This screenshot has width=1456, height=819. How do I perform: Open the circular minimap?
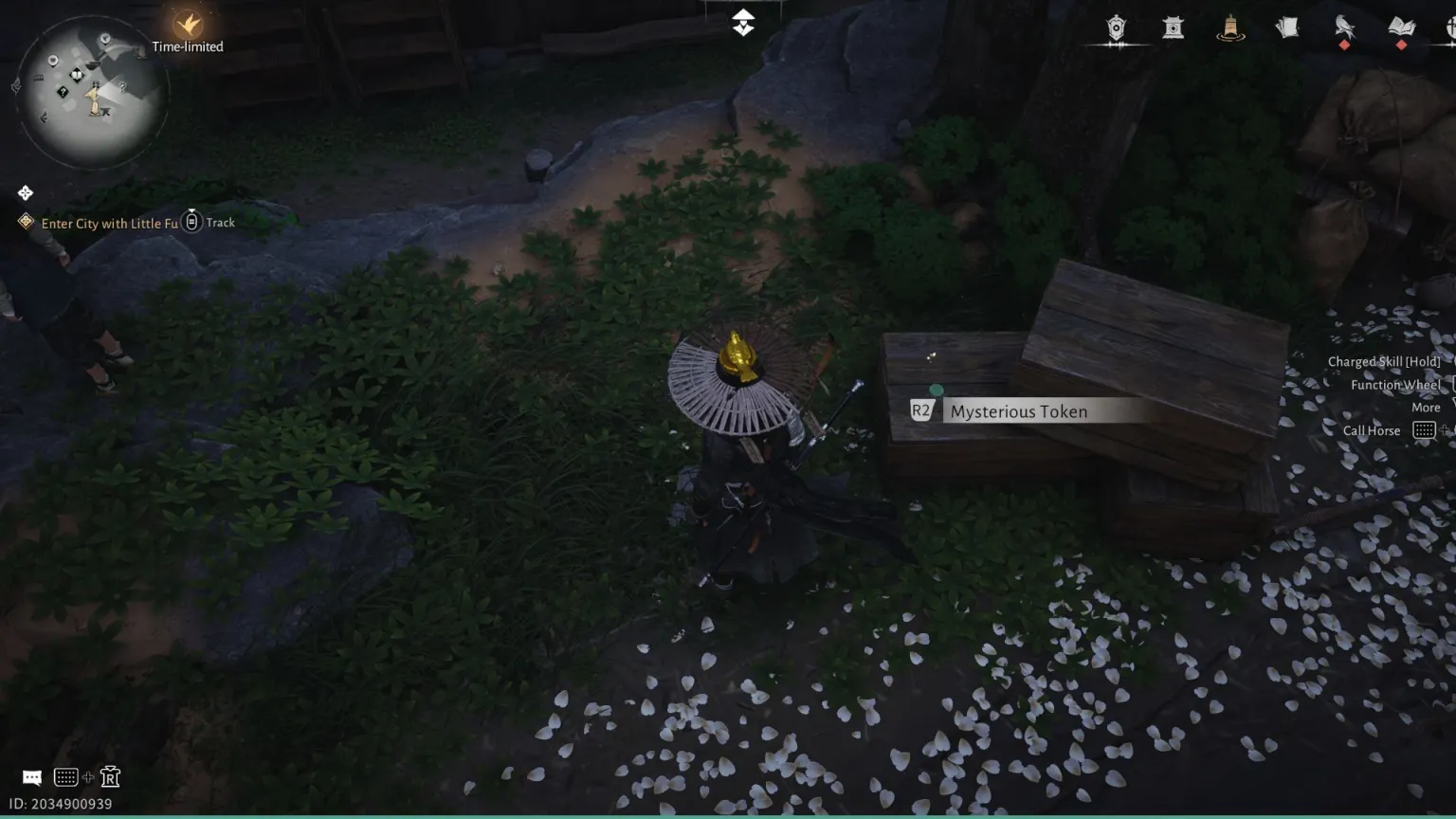pos(92,92)
